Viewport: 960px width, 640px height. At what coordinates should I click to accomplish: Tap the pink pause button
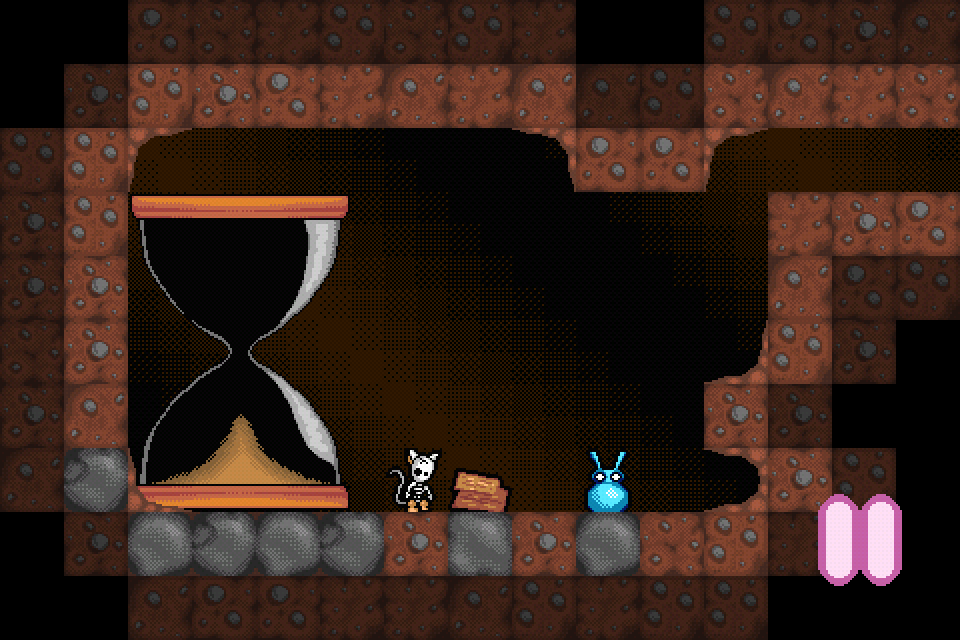tap(860, 539)
